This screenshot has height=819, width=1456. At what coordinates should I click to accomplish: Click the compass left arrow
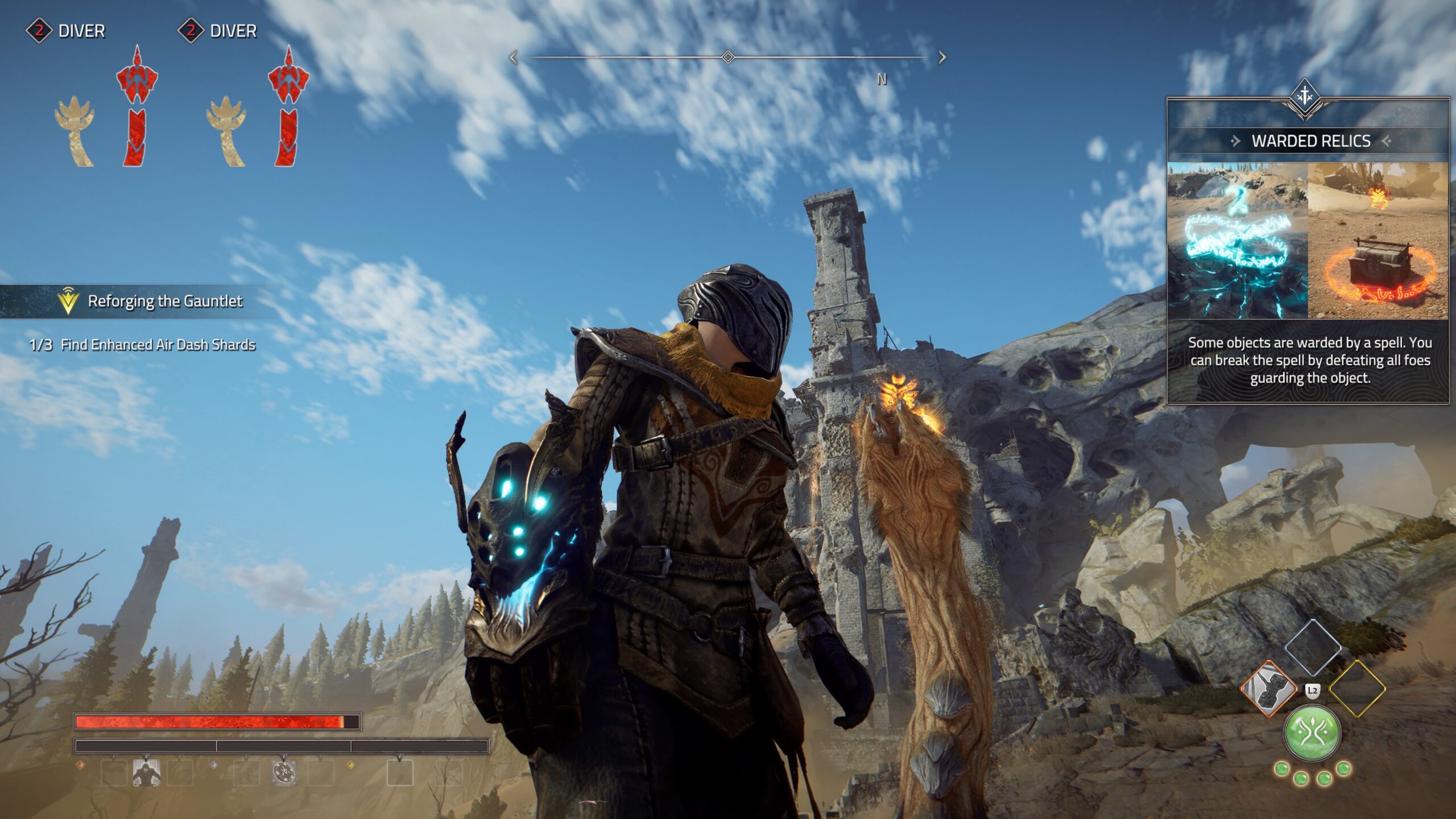coord(513,57)
